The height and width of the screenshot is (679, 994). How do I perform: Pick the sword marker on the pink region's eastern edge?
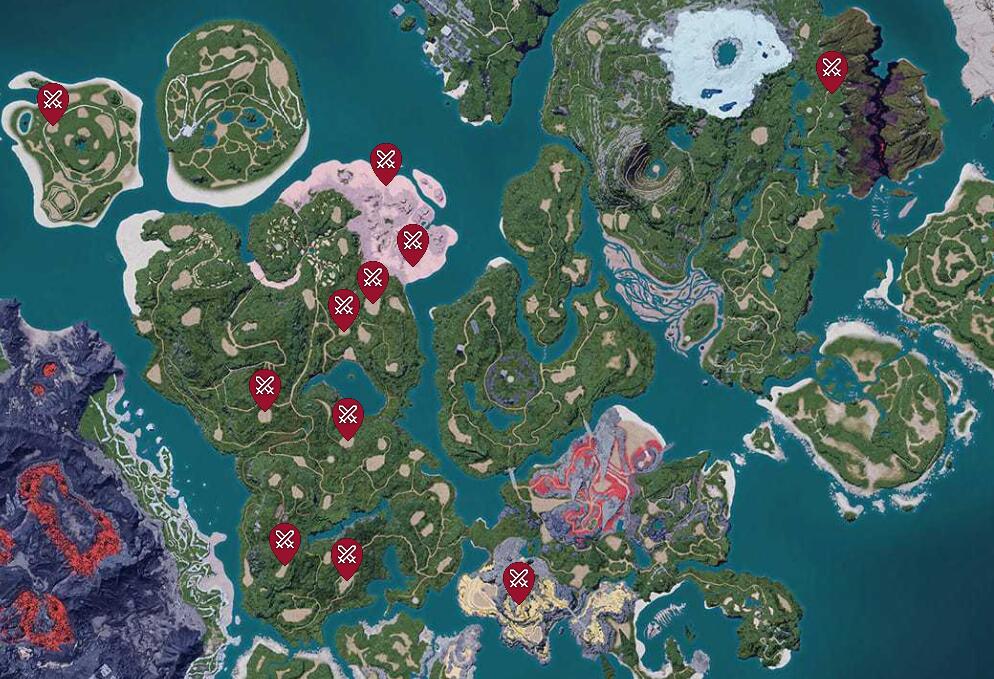click(x=412, y=242)
